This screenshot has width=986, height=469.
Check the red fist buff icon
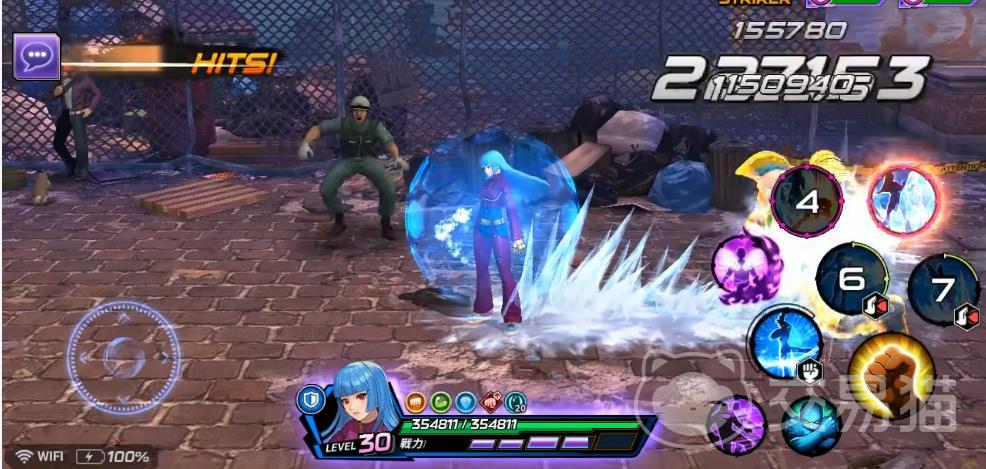pos(490,402)
